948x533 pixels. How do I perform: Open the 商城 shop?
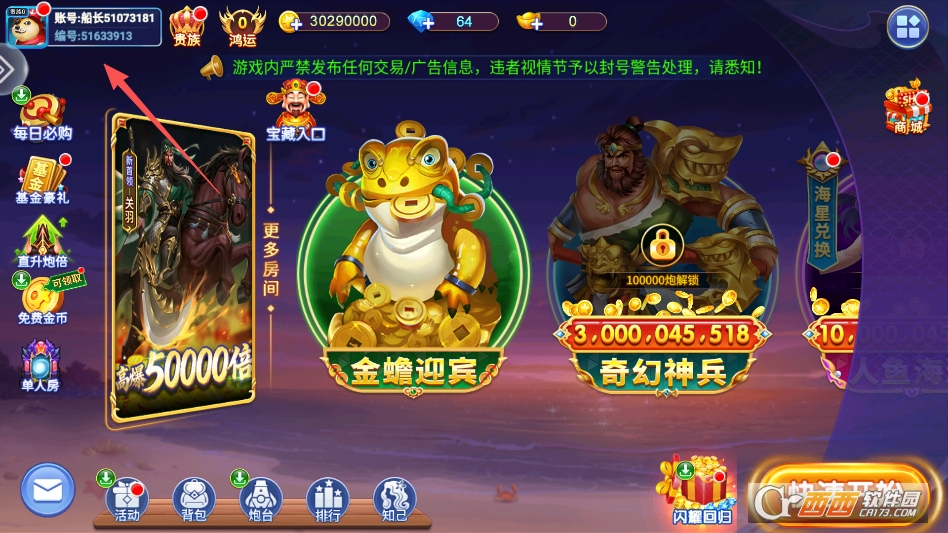pyautogui.click(x=907, y=108)
